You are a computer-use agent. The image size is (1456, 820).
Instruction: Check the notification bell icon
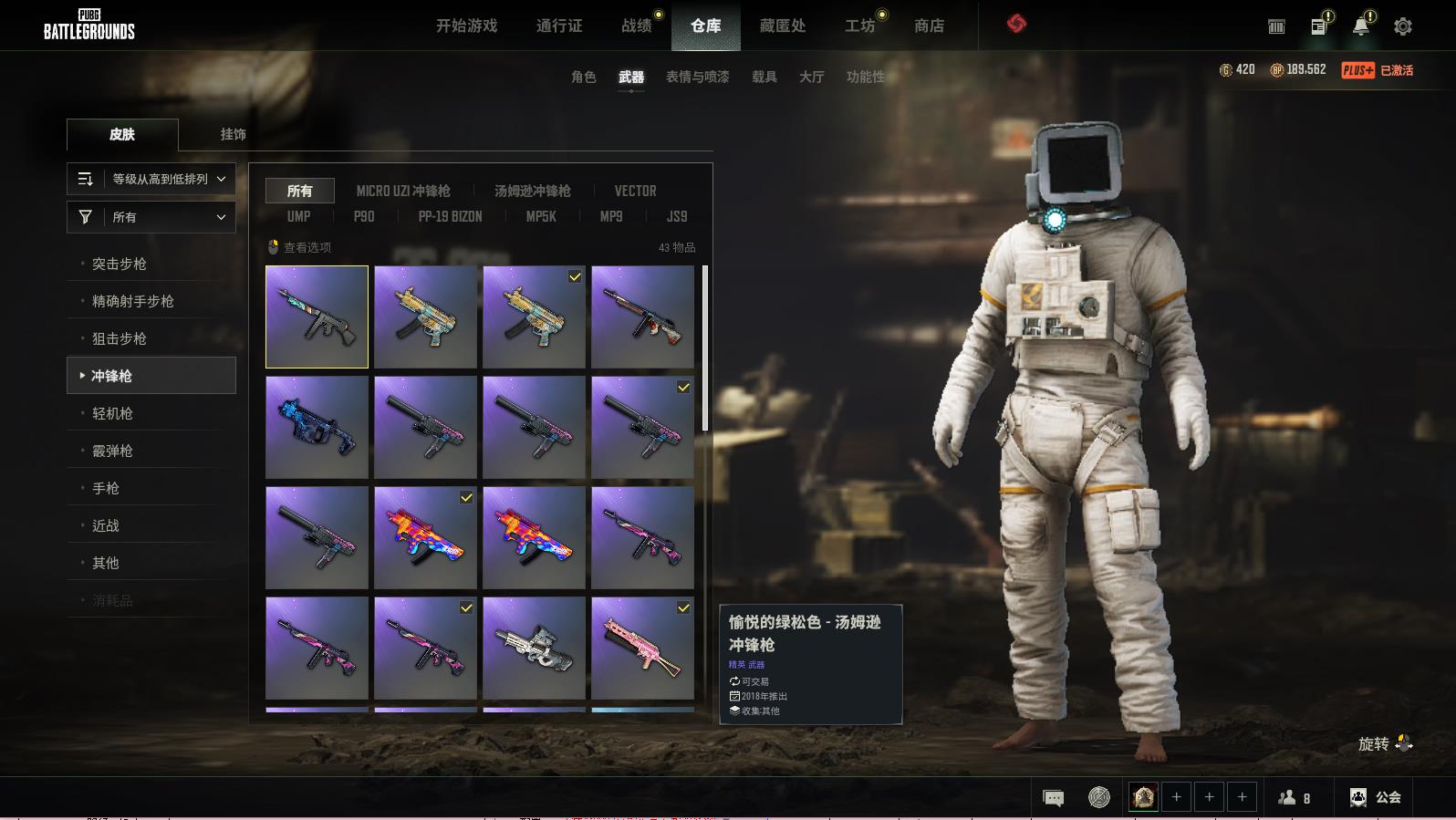coord(1360,26)
